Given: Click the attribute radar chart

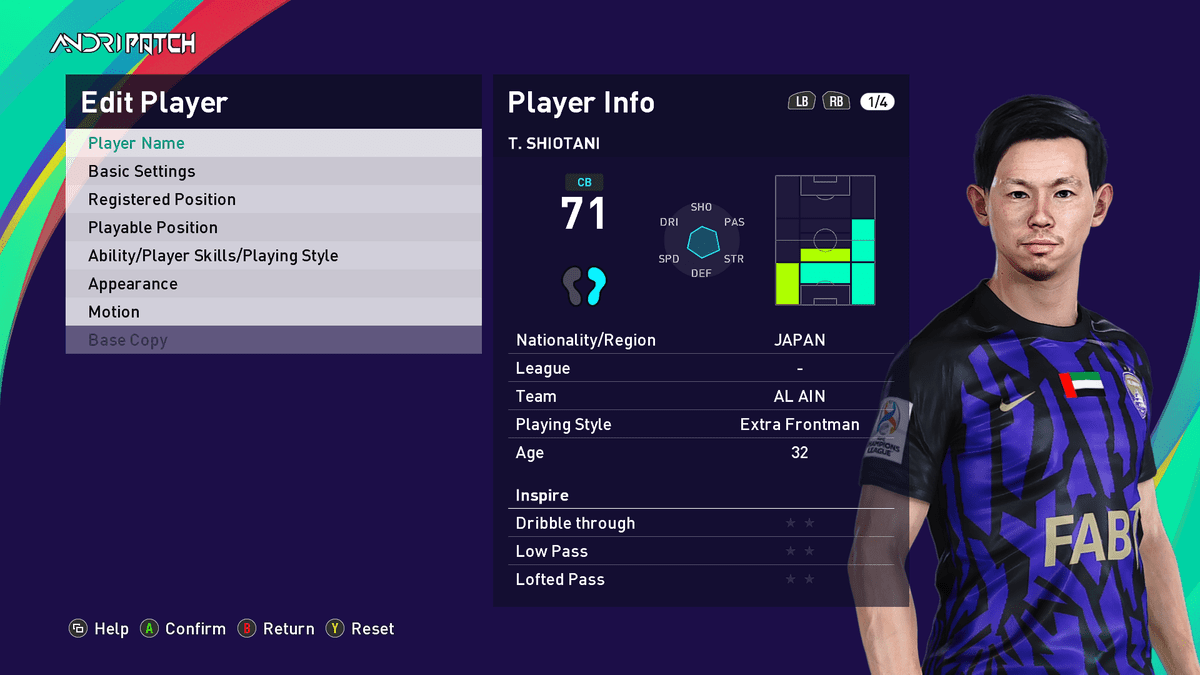Looking at the screenshot, I should [x=702, y=241].
